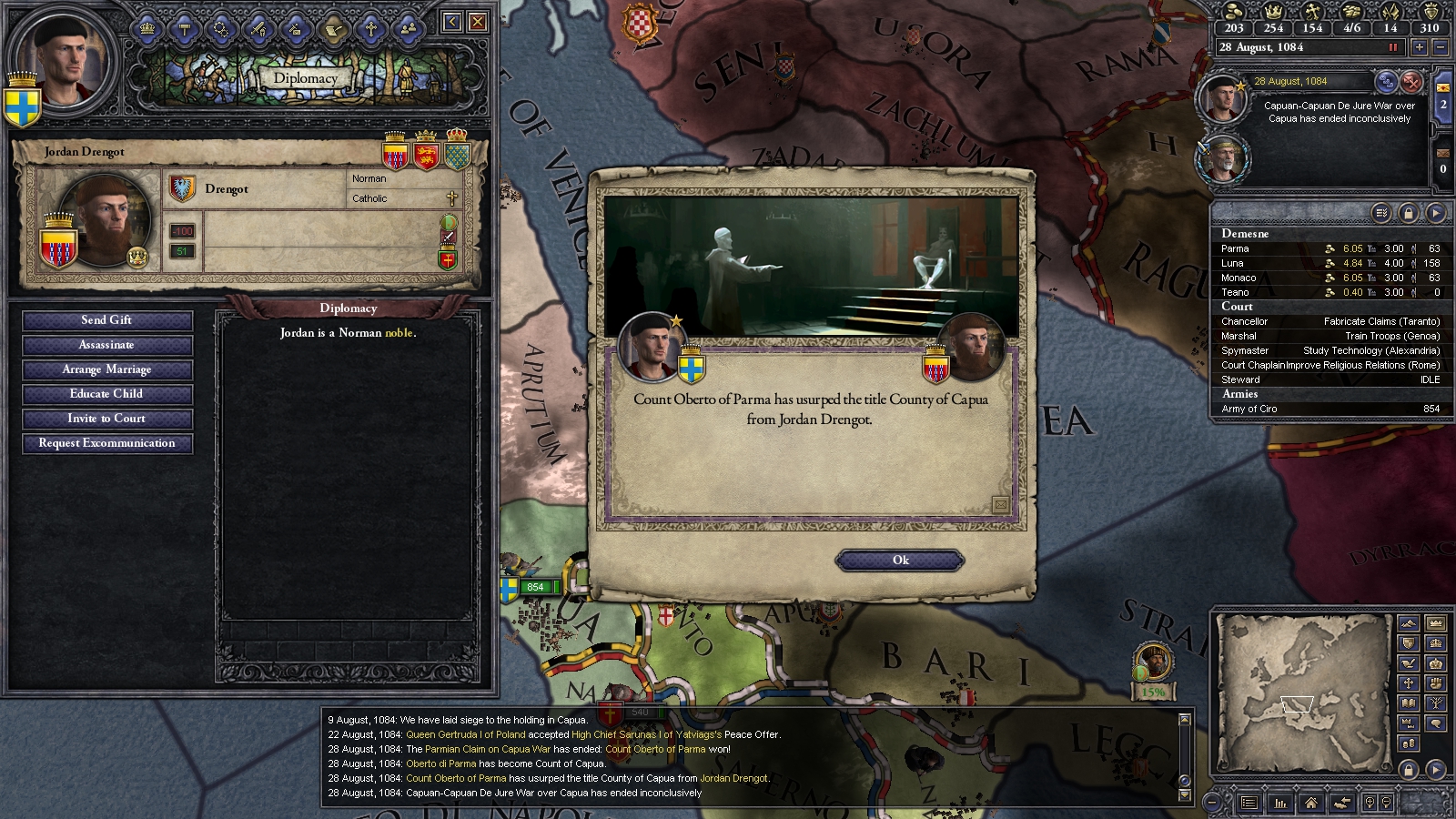The height and width of the screenshot is (819, 1456).
Task: Choose Invite to Court
Action: pyautogui.click(x=107, y=419)
